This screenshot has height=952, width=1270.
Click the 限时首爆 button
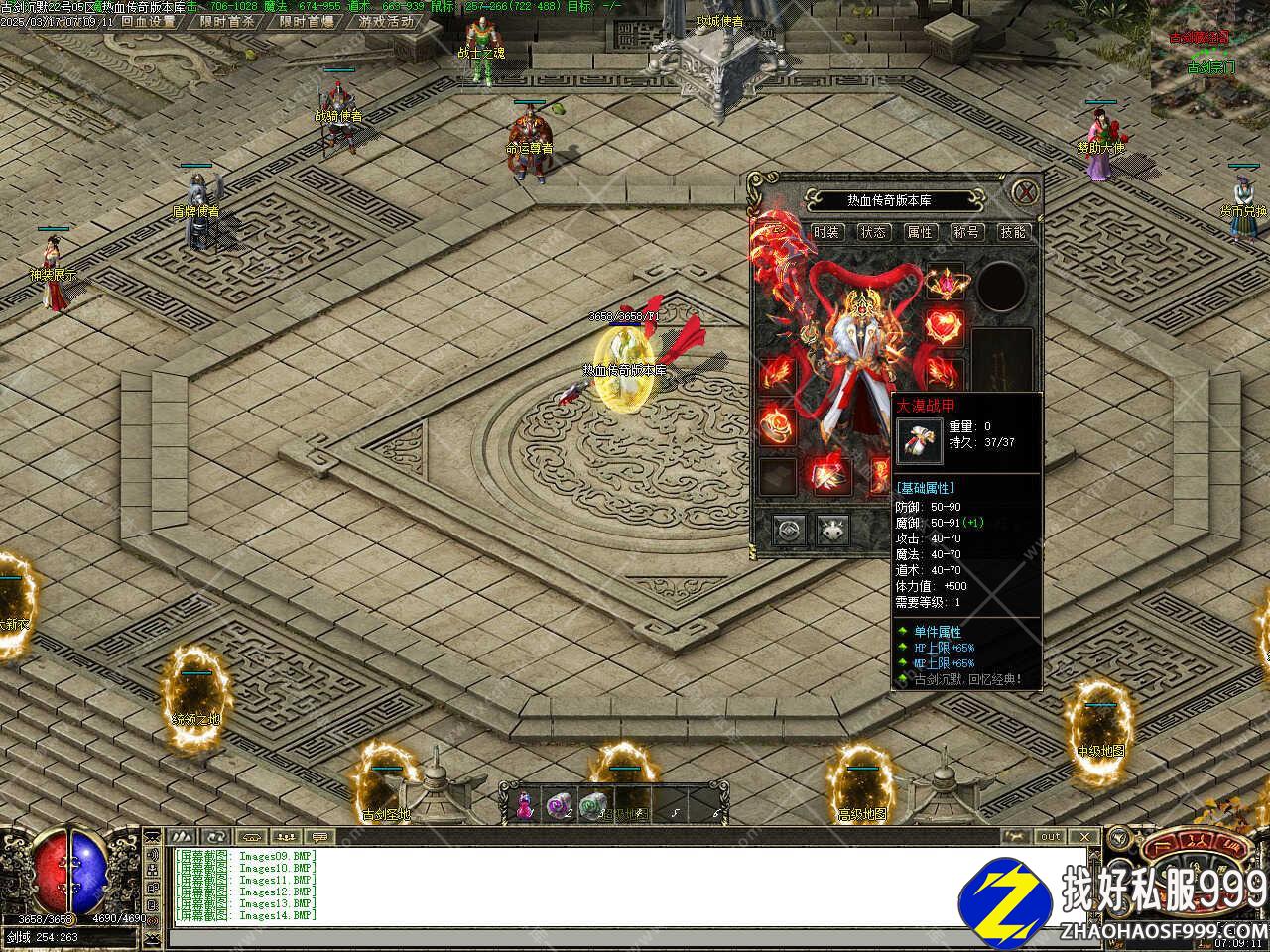[306, 20]
